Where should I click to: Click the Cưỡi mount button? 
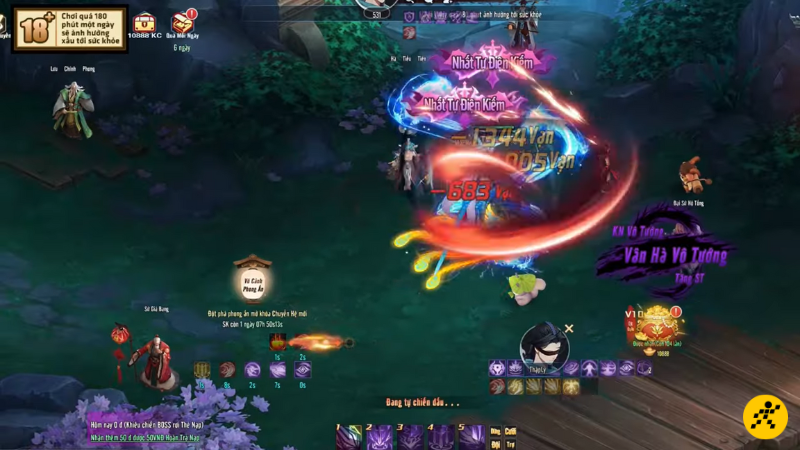pos(510,432)
